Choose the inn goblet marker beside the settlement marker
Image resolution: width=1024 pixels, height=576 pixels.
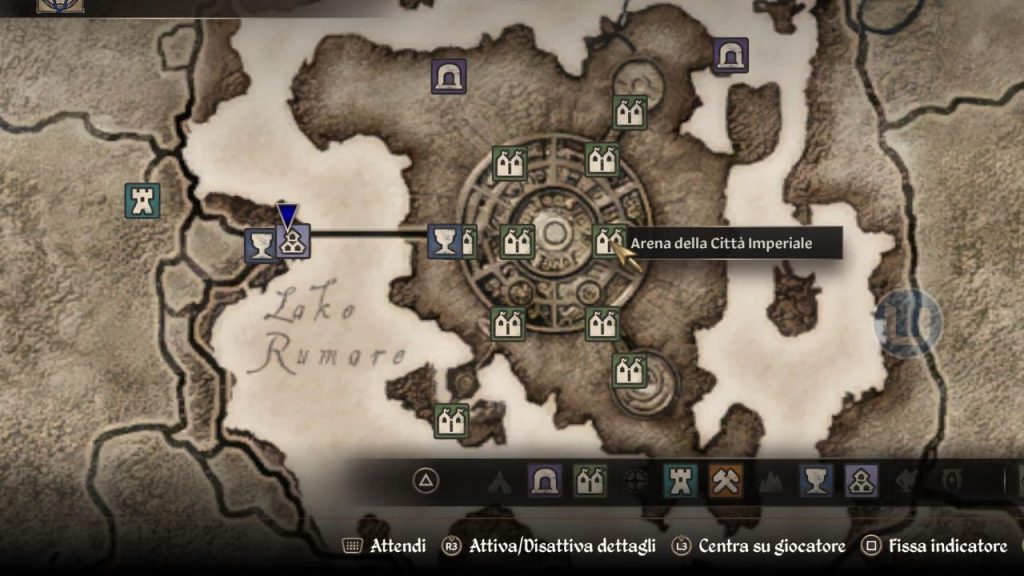click(262, 245)
